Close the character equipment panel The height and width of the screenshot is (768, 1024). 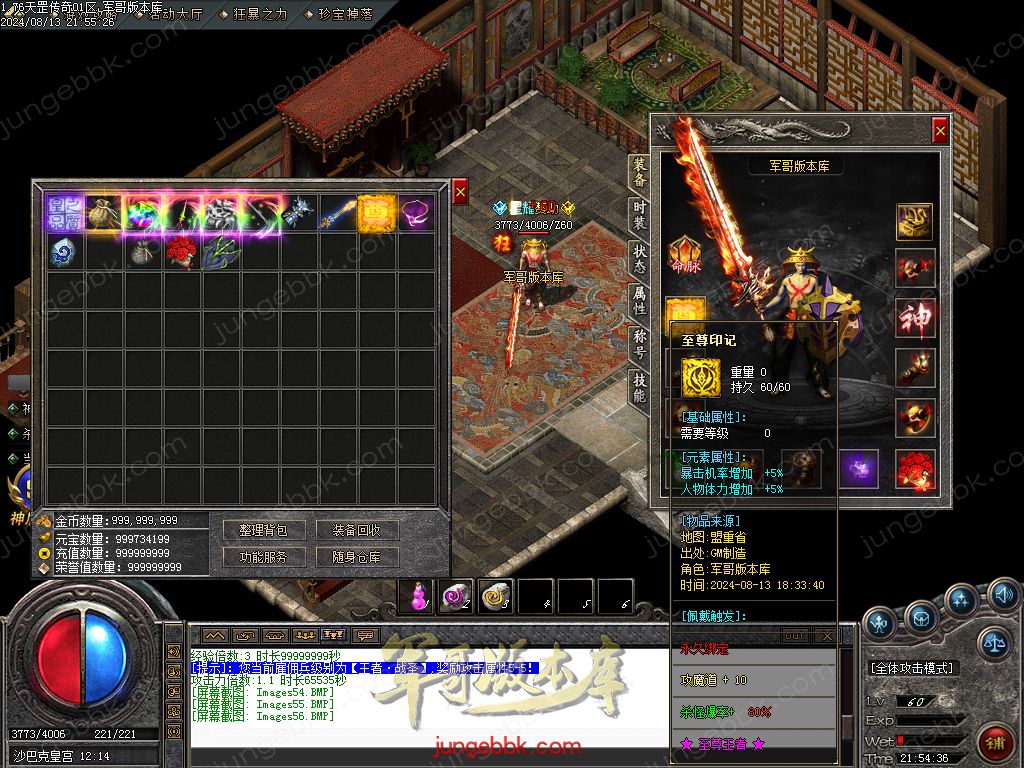(939, 130)
